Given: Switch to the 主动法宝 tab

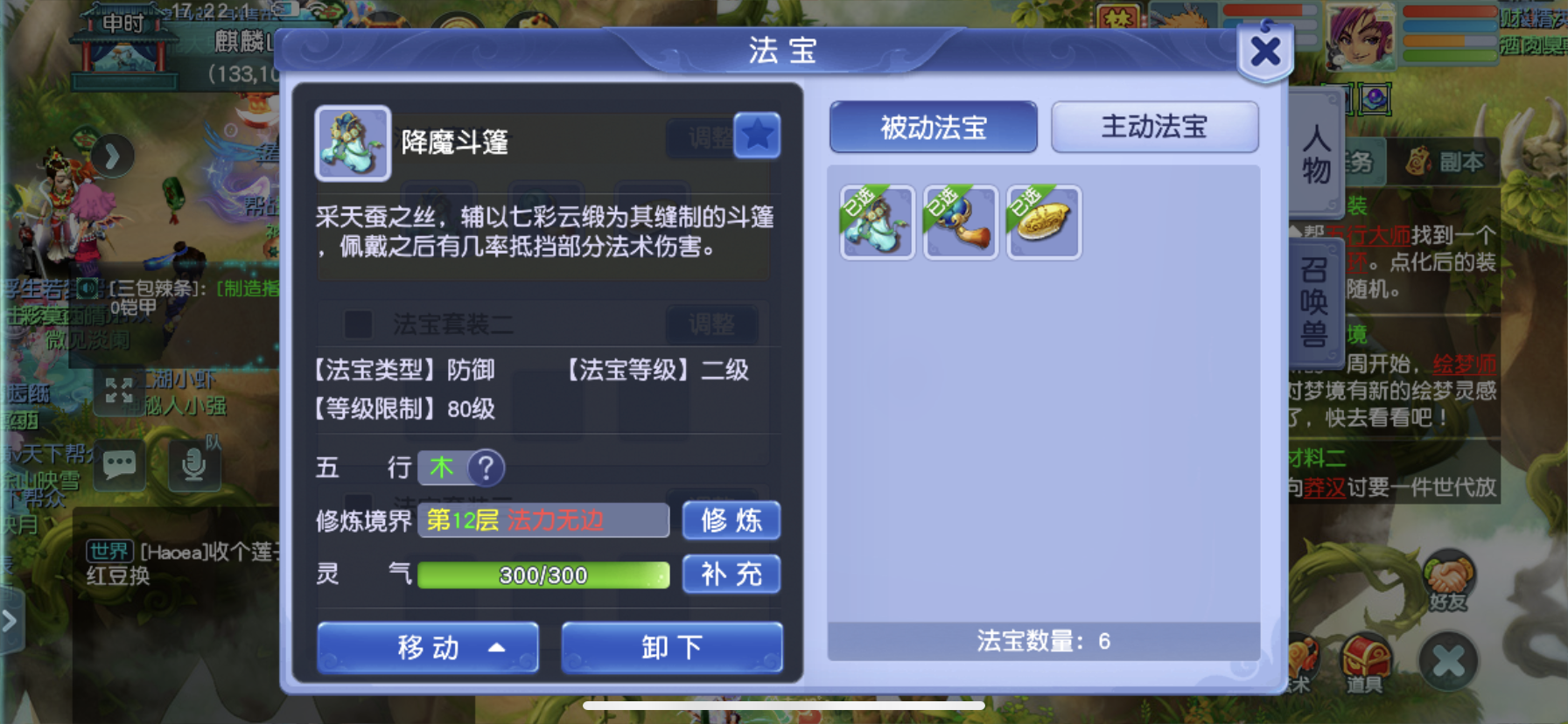Looking at the screenshot, I should point(1154,127).
